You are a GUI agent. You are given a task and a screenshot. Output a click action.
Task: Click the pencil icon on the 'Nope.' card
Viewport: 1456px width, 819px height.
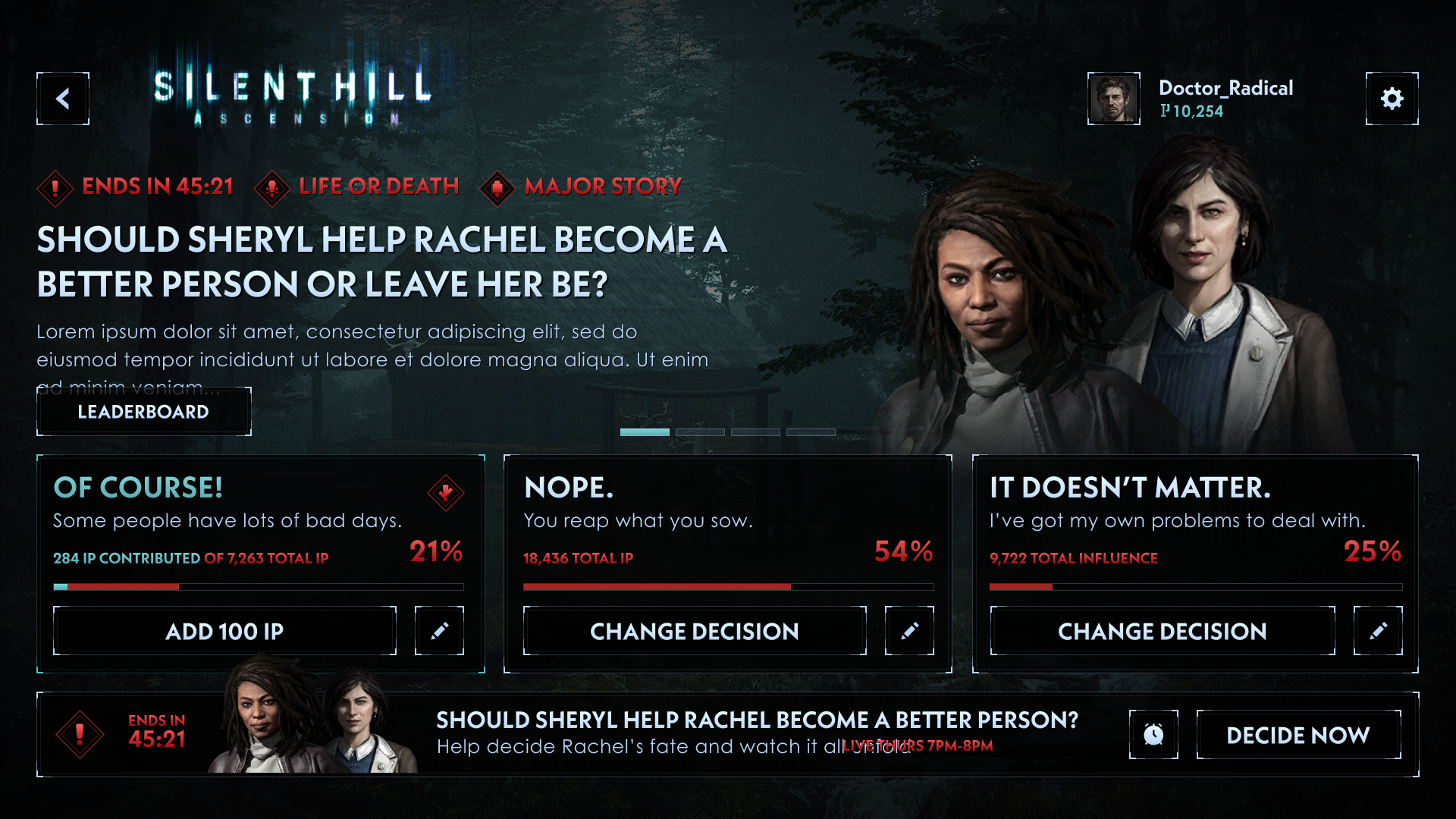click(909, 631)
